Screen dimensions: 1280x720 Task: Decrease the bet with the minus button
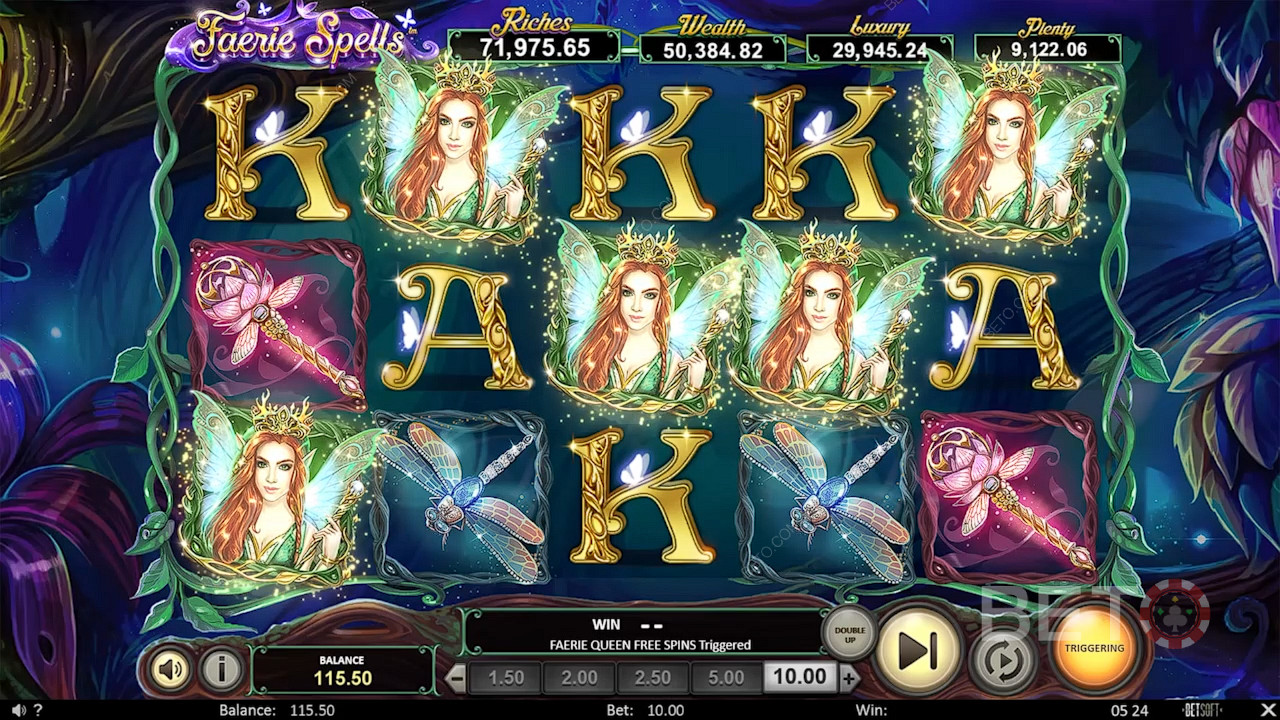tap(456, 678)
